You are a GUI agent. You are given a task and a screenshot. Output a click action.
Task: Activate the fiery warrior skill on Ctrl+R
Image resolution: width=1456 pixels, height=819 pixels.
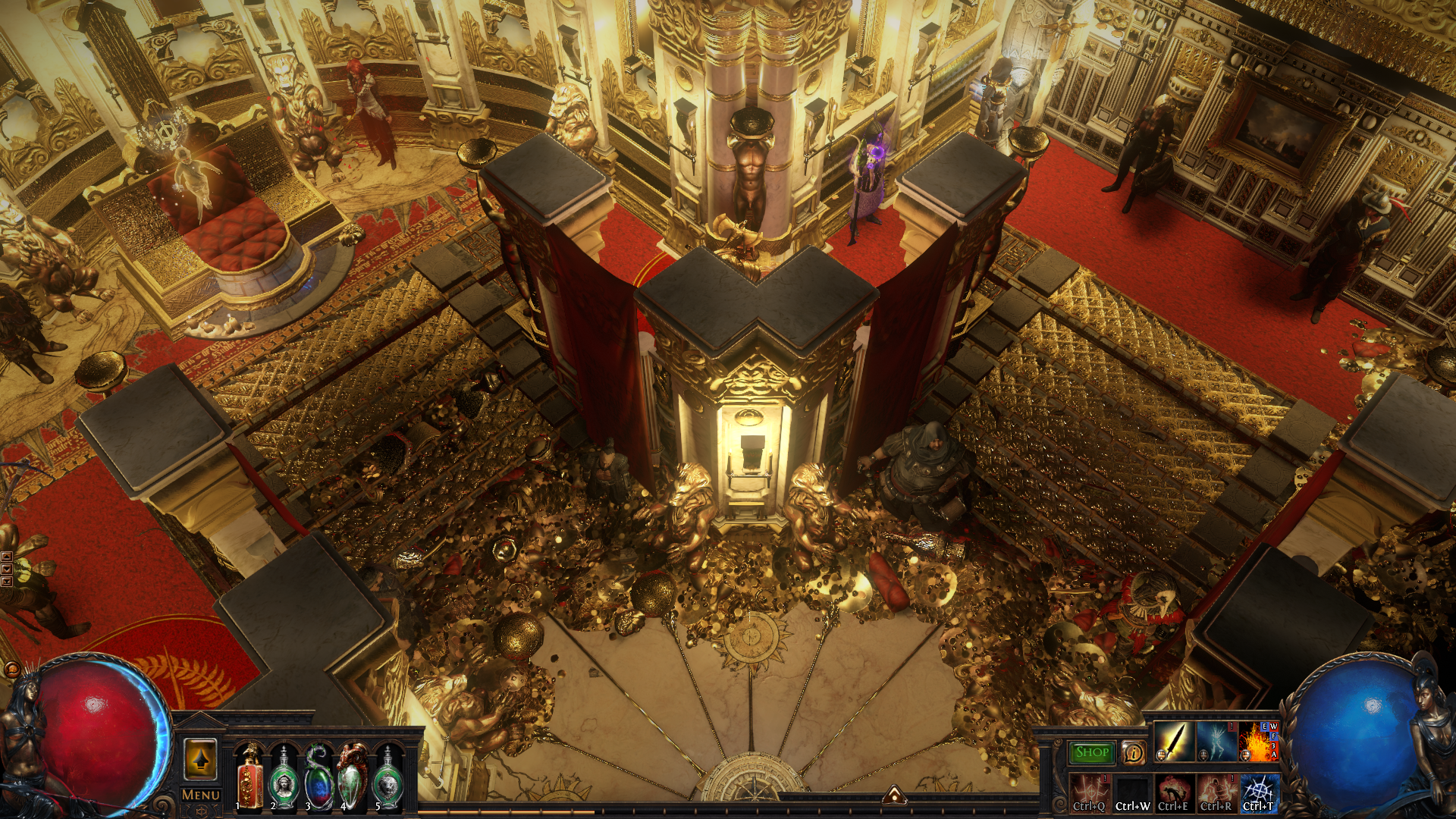[1216, 792]
